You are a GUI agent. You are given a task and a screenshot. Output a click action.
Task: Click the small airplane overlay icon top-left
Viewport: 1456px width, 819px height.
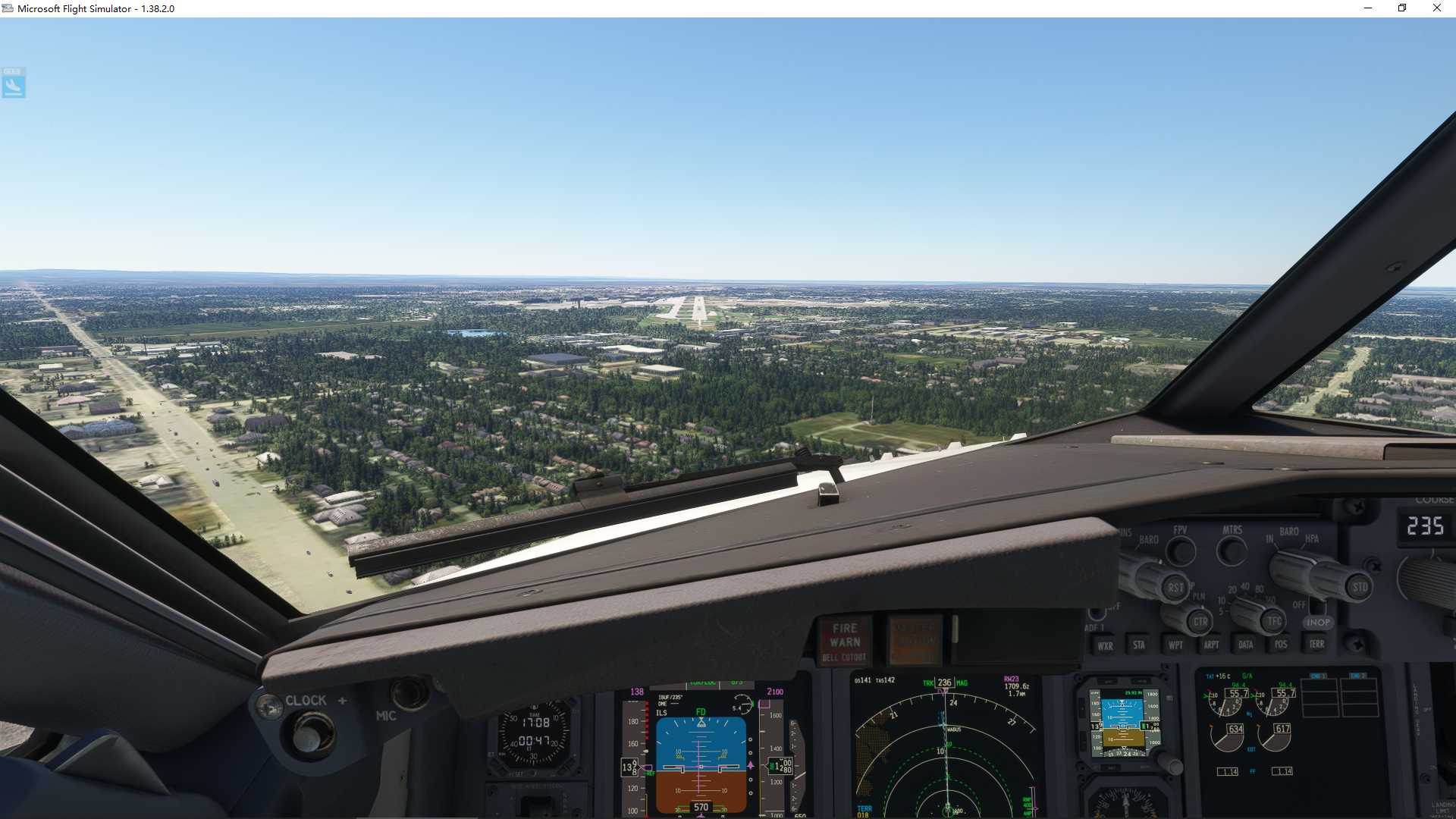click(x=14, y=83)
